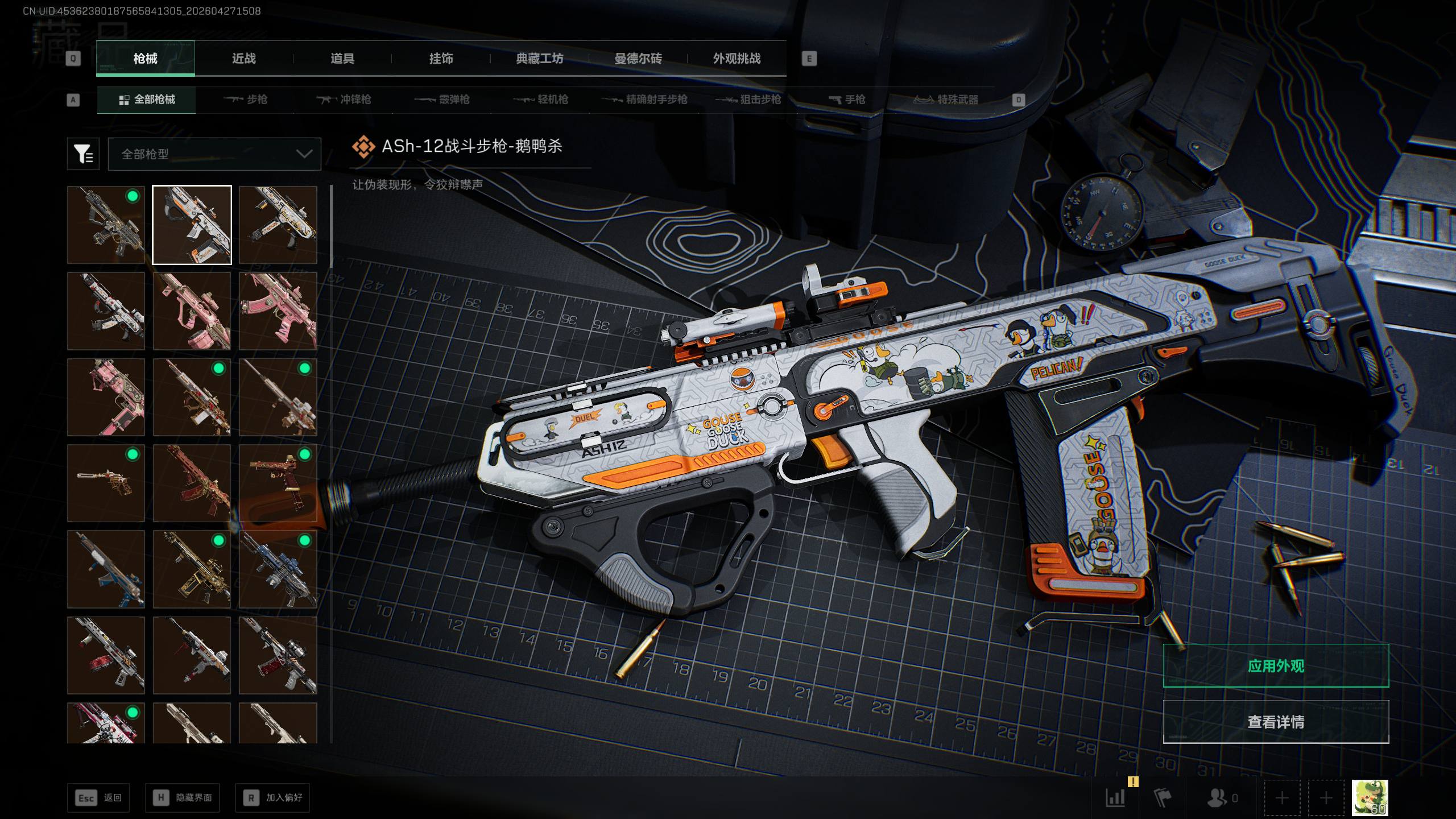Open the 全部枪型 dropdown

tap(214, 154)
